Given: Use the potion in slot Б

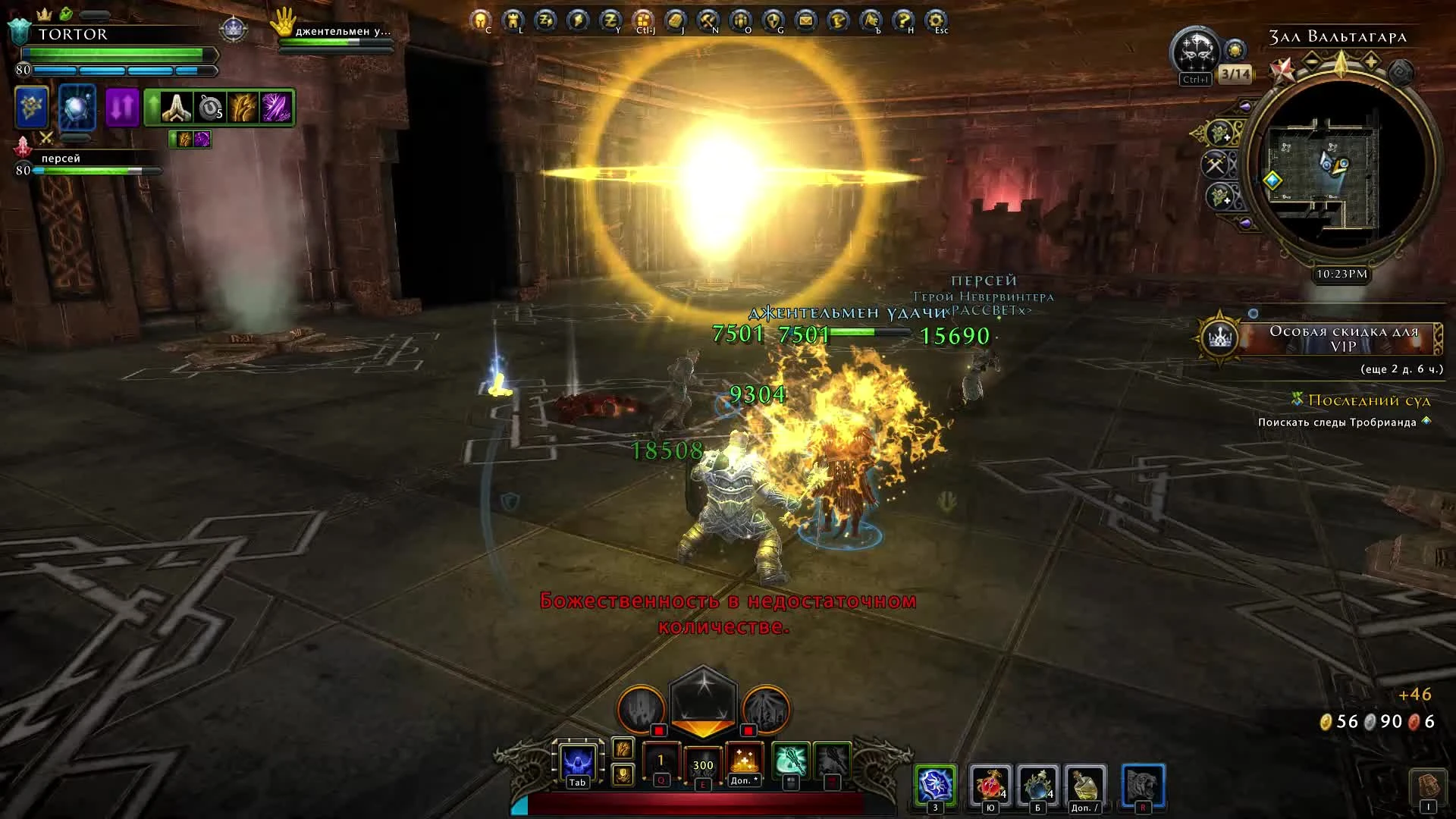Looking at the screenshot, I should [x=1037, y=783].
